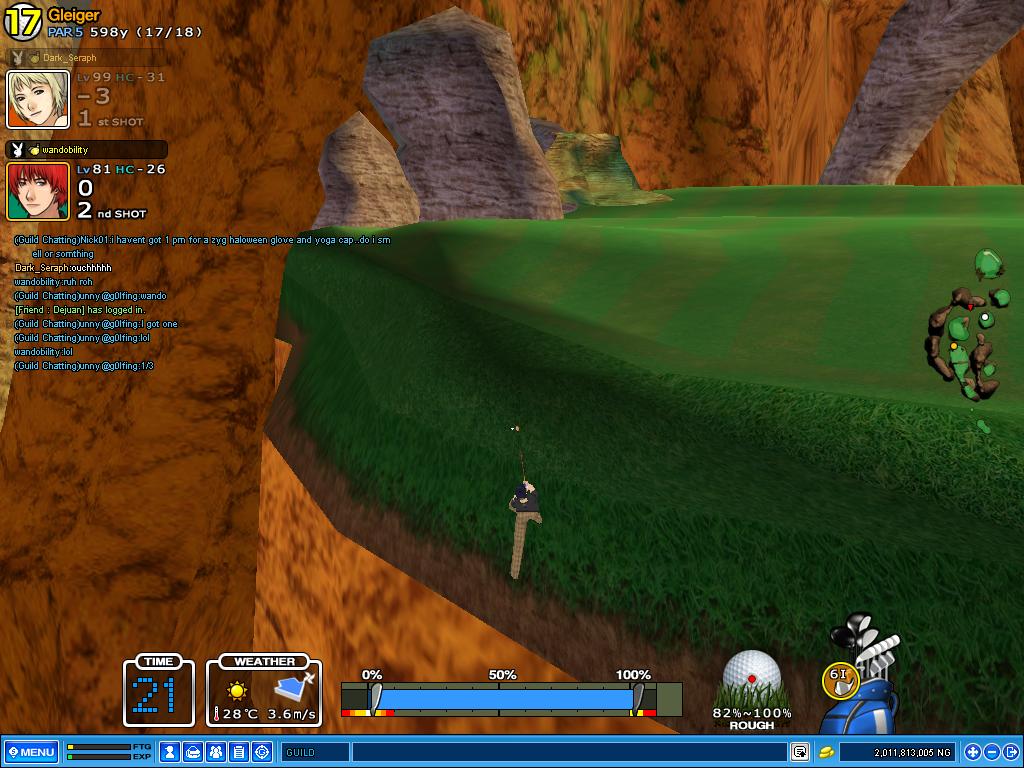Select the GUILD chat channel selector

[x=315, y=752]
